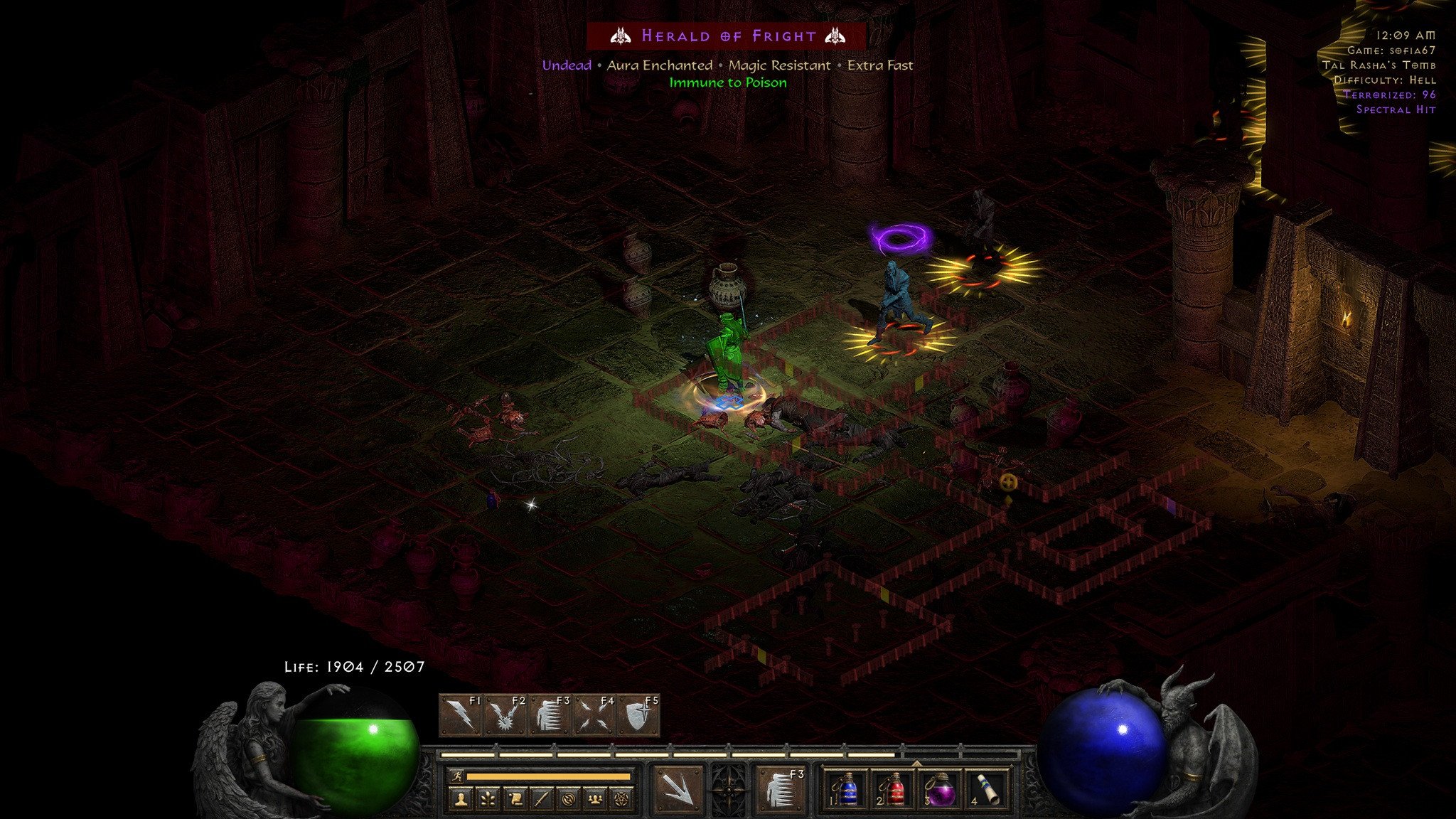Image resolution: width=1456 pixels, height=819 pixels.
Task: Choose the F4 crossed lightning skill
Action: pyautogui.click(x=594, y=715)
